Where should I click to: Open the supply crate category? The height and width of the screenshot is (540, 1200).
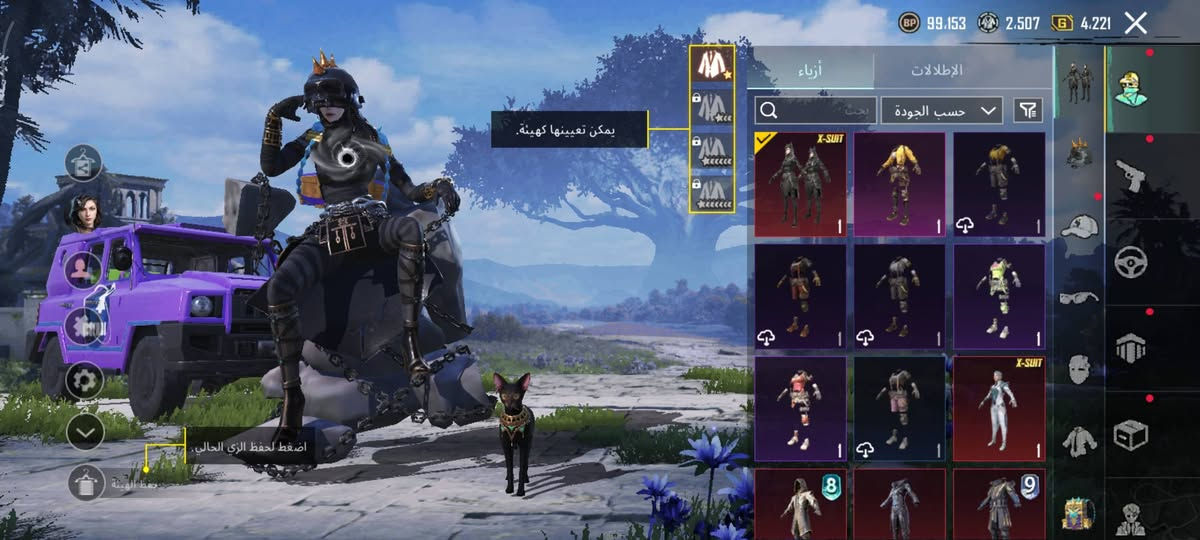tap(1131, 434)
